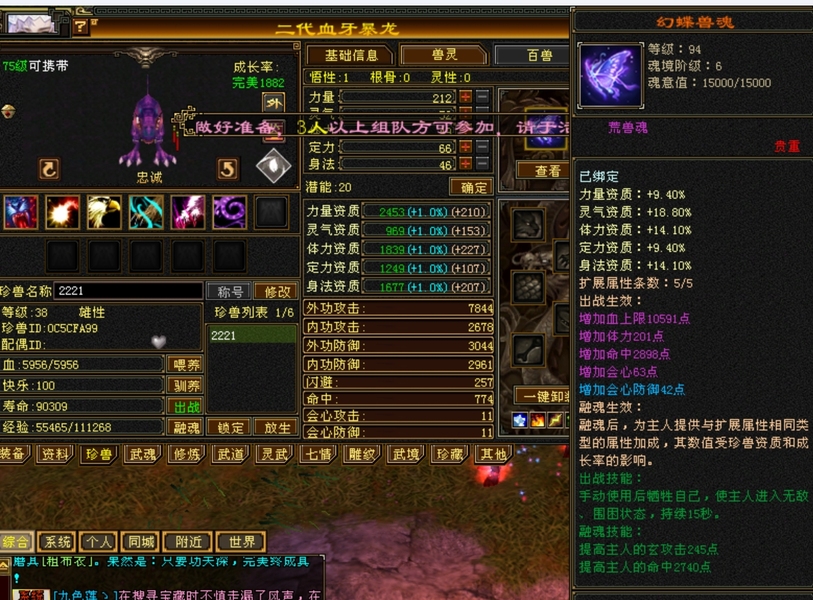Release the pet with the 放生 button
The width and height of the screenshot is (813, 600).
pyautogui.click(x=276, y=428)
